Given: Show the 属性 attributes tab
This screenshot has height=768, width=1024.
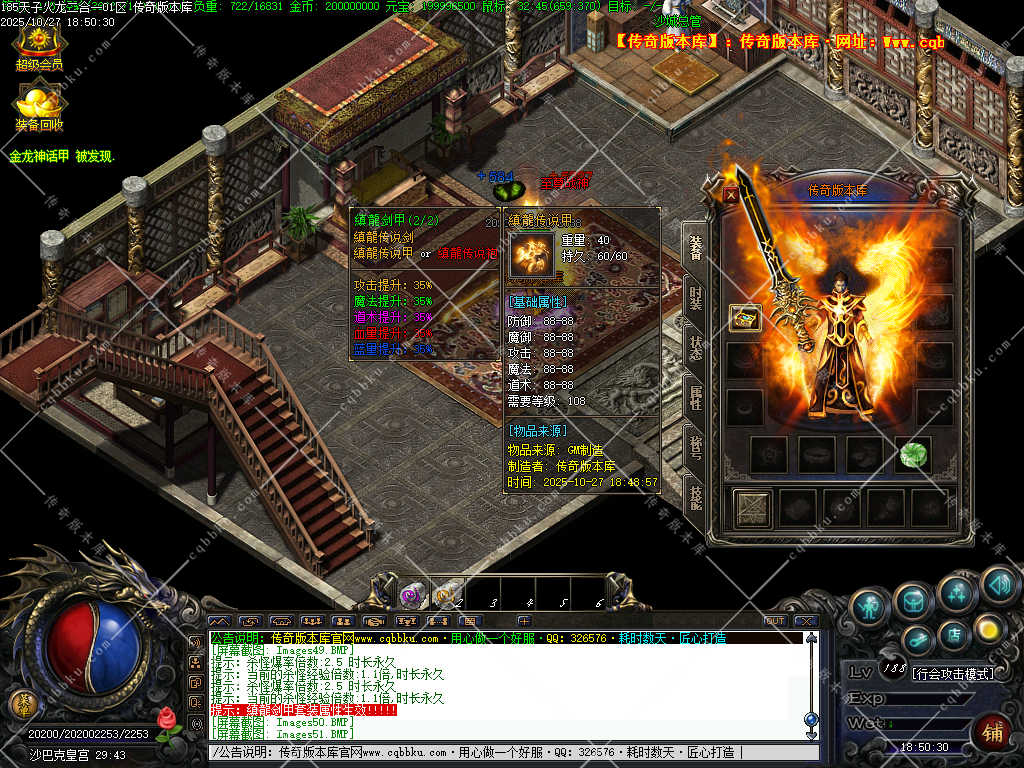Looking at the screenshot, I should tap(694, 397).
